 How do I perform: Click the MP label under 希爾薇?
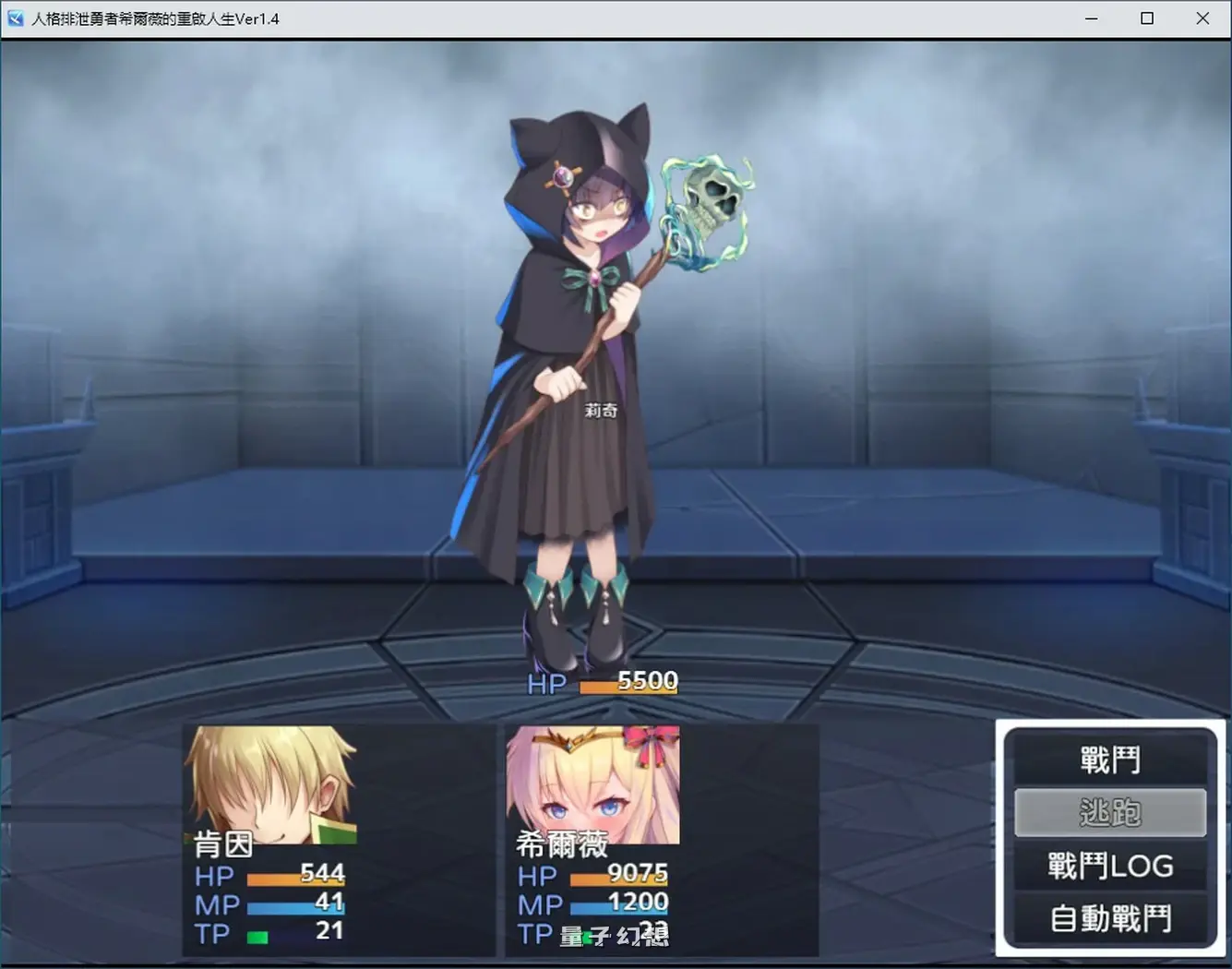pyautogui.click(x=537, y=904)
